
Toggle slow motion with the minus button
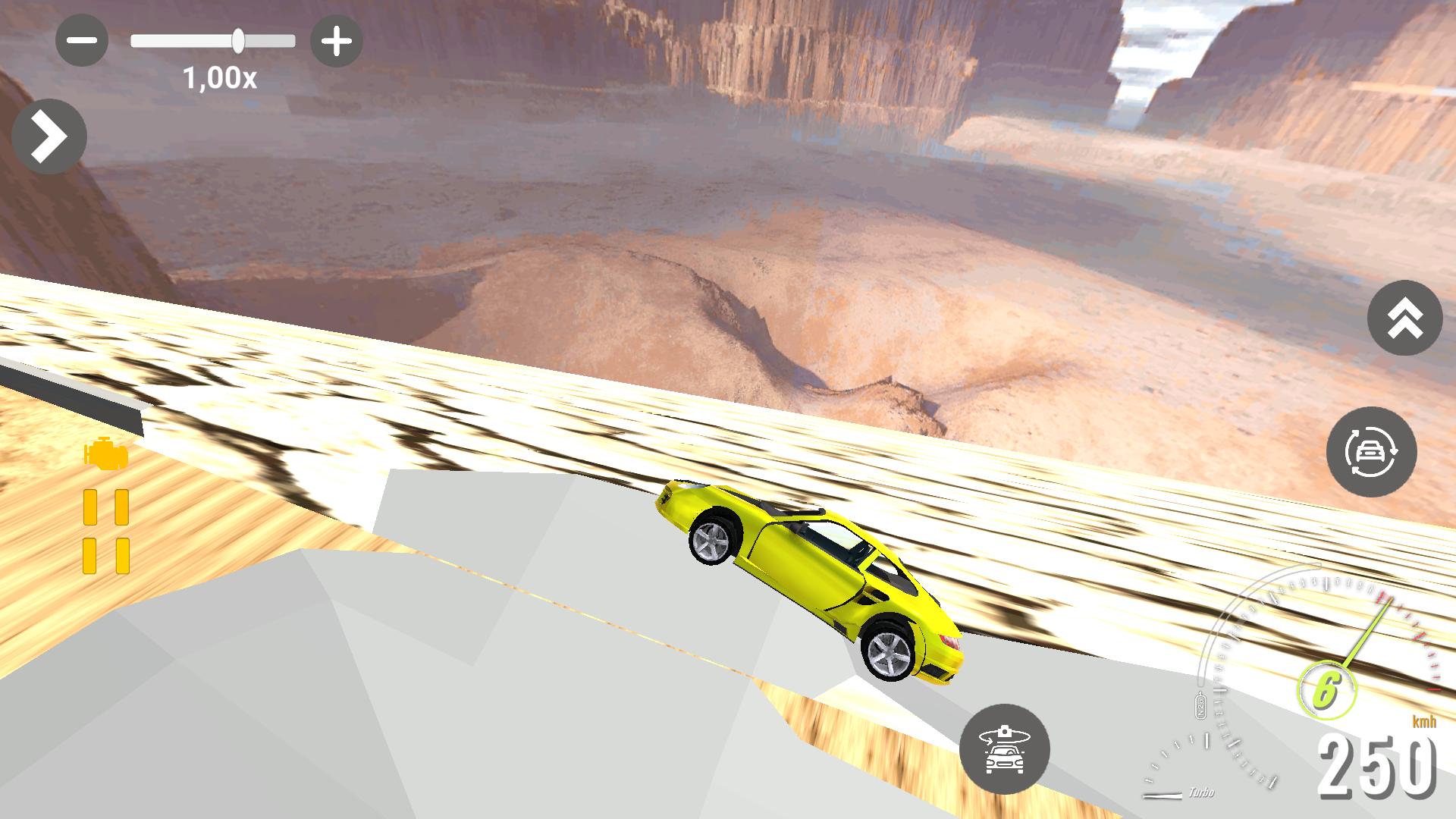click(x=82, y=40)
